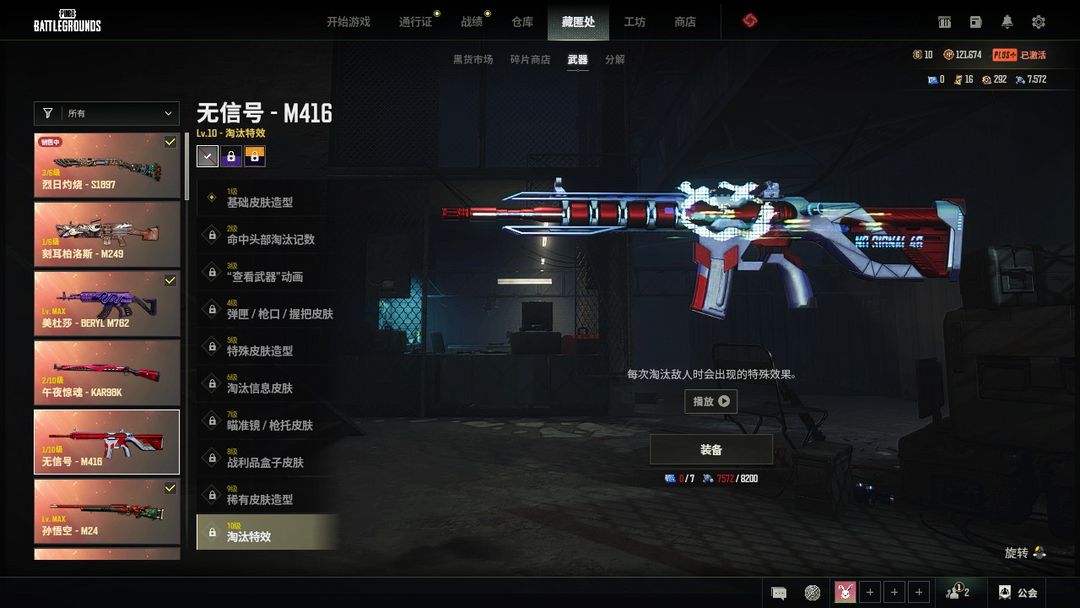Select the 午夜惊魂 Kar98k skin
Screen dimensions: 1080x608
(x=107, y=372)
